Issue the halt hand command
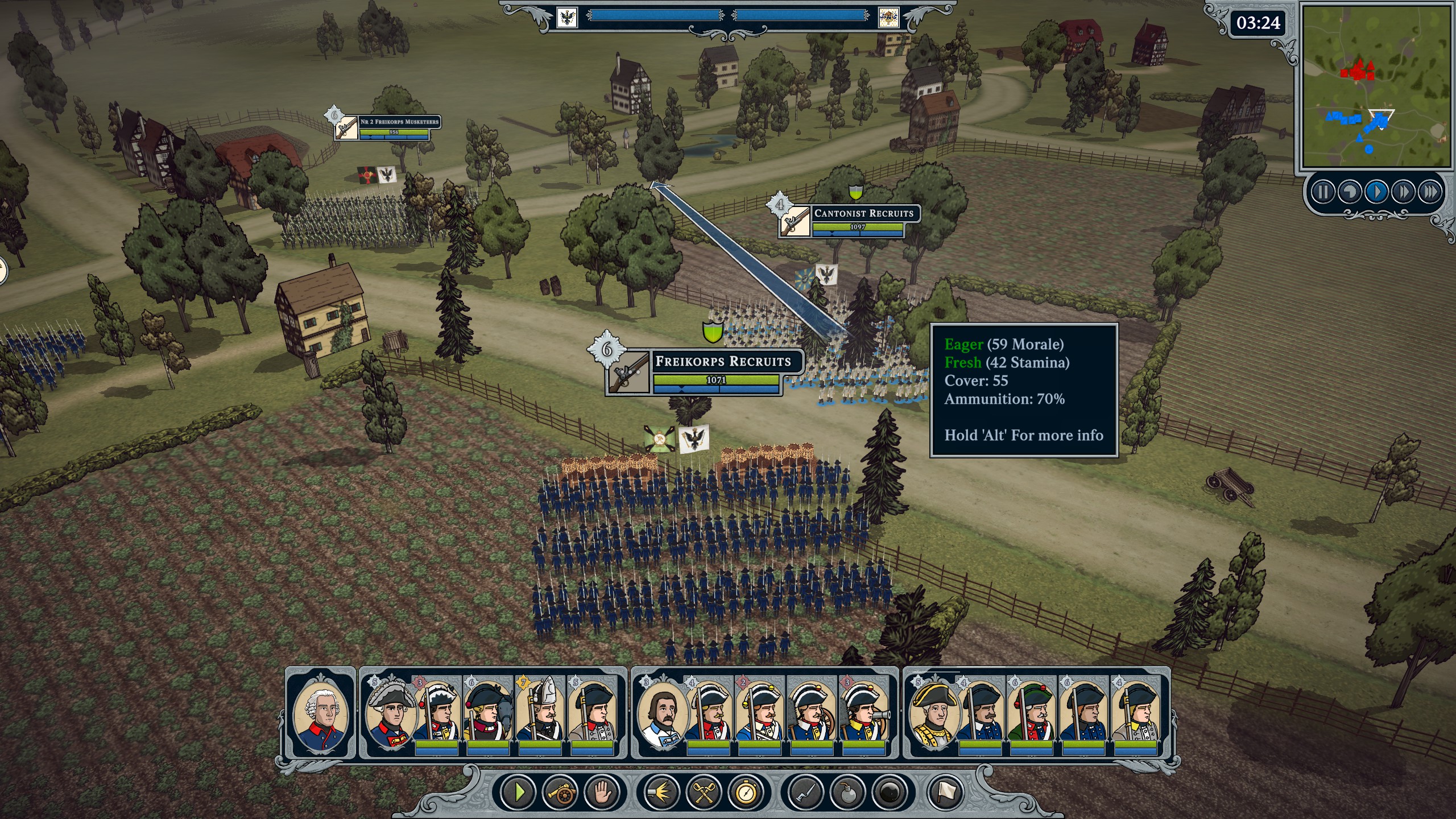The width and height of the screenshot is (1456, 819). (x=601, y=792)
